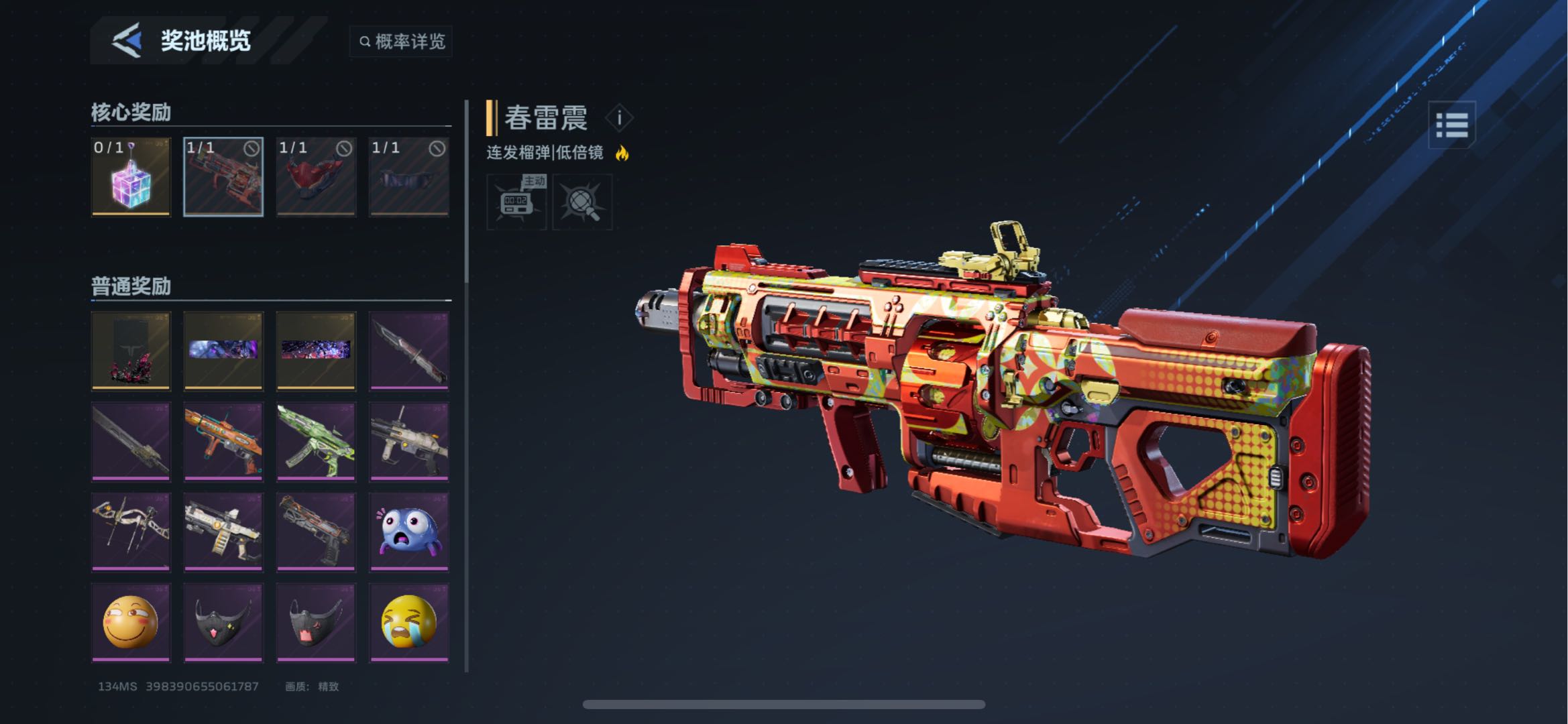
Task: Select the compound bow reward tile
Action: coord(131,532)
